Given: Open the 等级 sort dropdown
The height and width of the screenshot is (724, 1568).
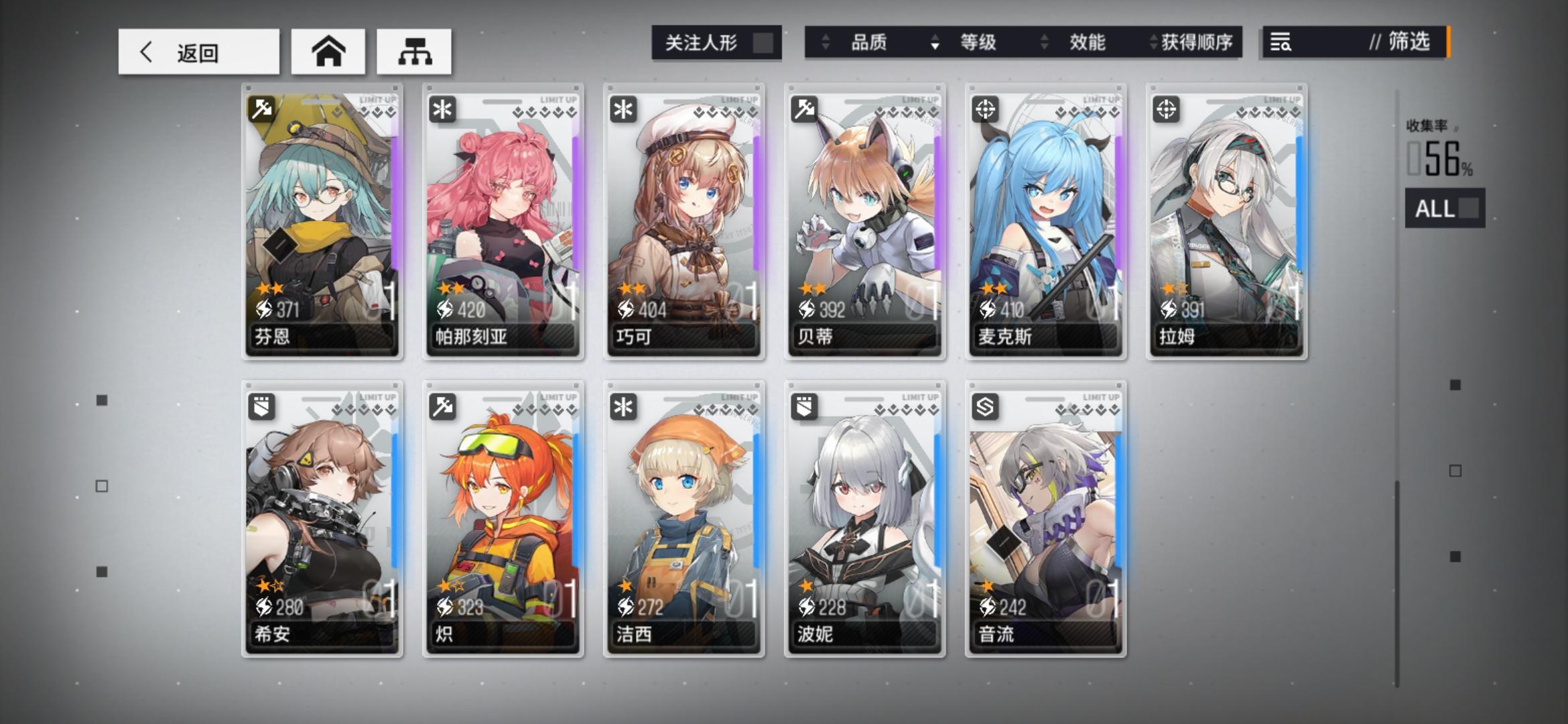Looking at the screenshot, I should click(978, 43).
